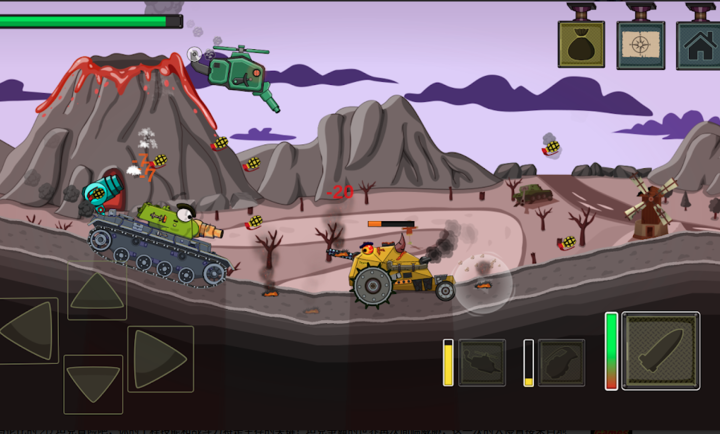This screenshot has height=434, width=720.
Task: Tap the right arrow to drive forward
Action: click(159, 358)
